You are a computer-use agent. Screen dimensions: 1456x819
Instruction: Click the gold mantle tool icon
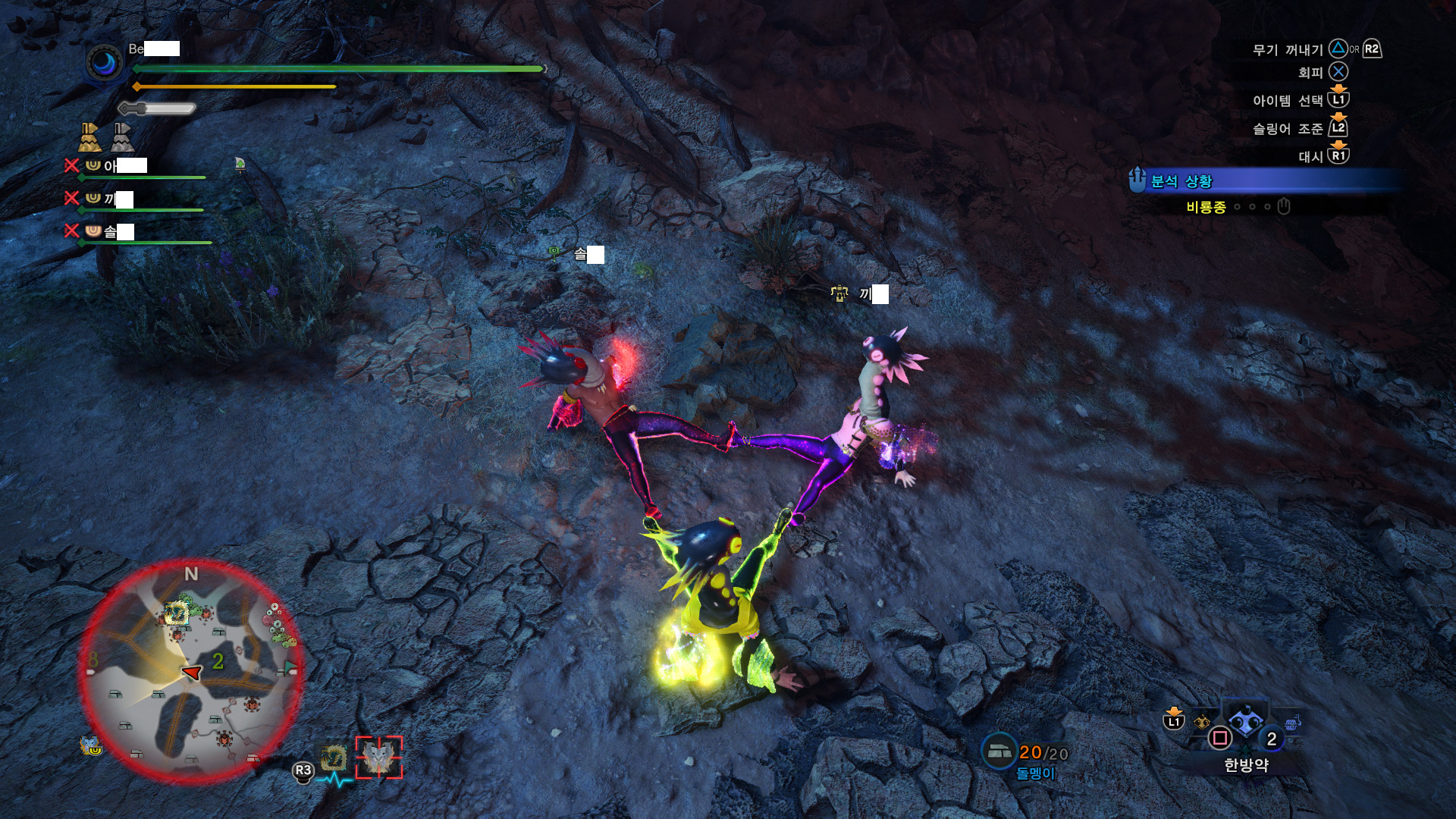pyautogui.click(x=89, y=137)
